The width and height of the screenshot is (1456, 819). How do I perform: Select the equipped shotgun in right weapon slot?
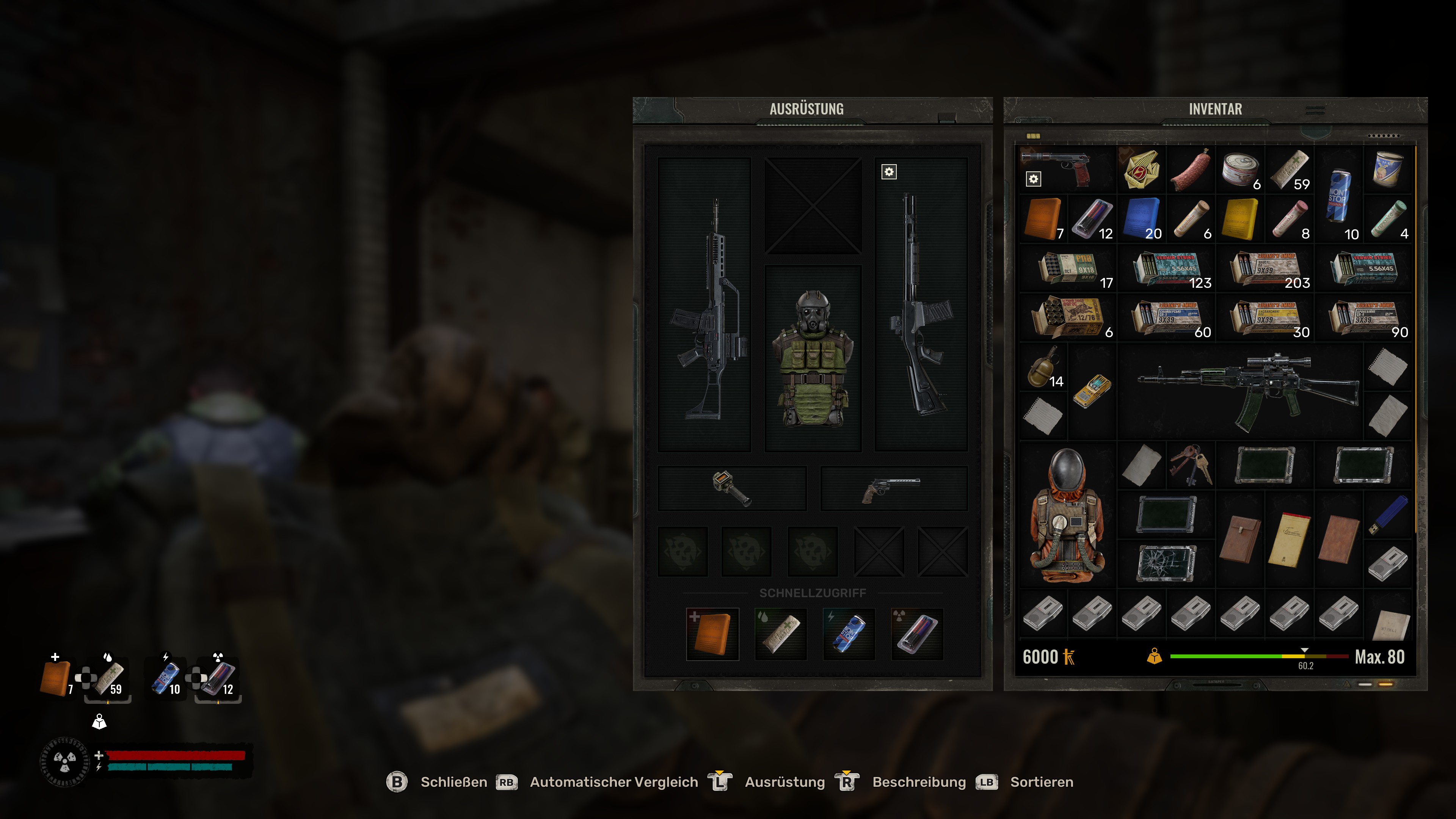(921, 305)
